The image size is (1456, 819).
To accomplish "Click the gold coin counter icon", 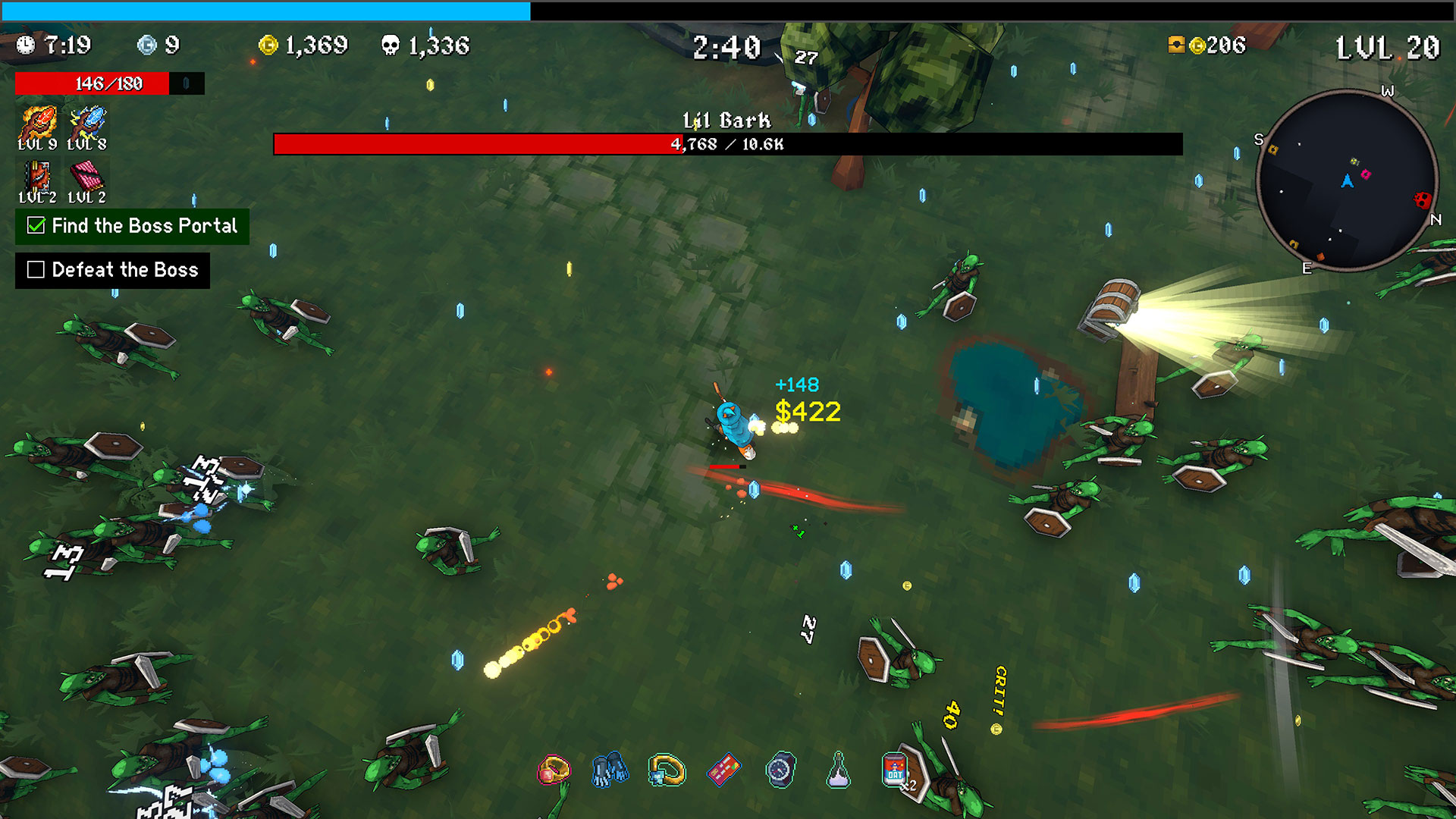I will tap(268, 45).
